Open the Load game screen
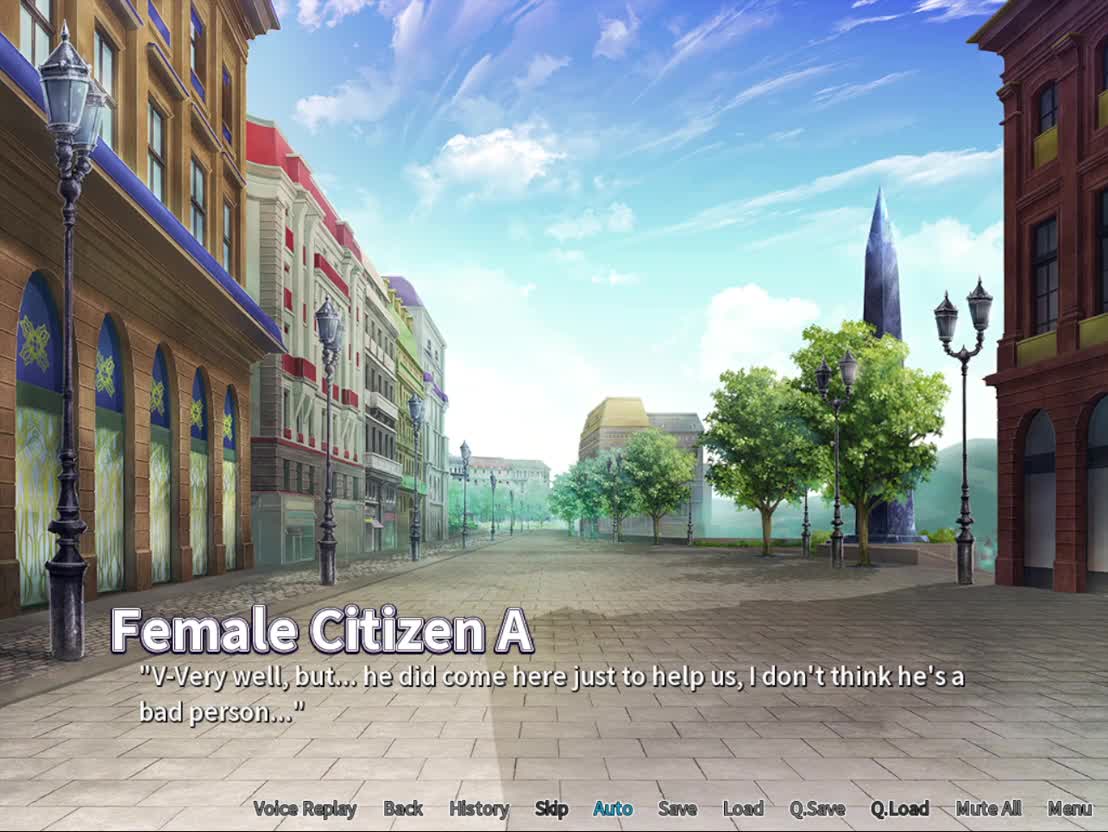This screenshot has width=1108, height=832. 743,809
